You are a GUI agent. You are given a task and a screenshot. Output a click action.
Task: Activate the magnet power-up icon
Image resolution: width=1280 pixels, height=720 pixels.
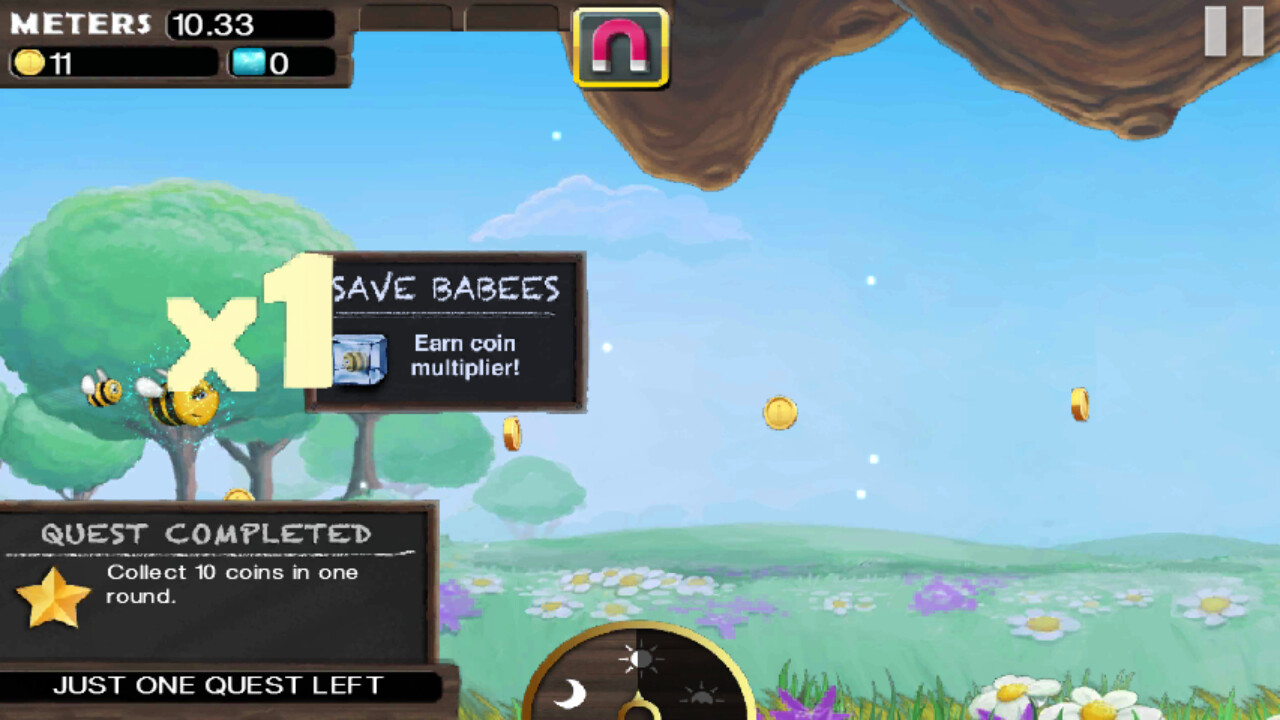[x=621, y=47]
